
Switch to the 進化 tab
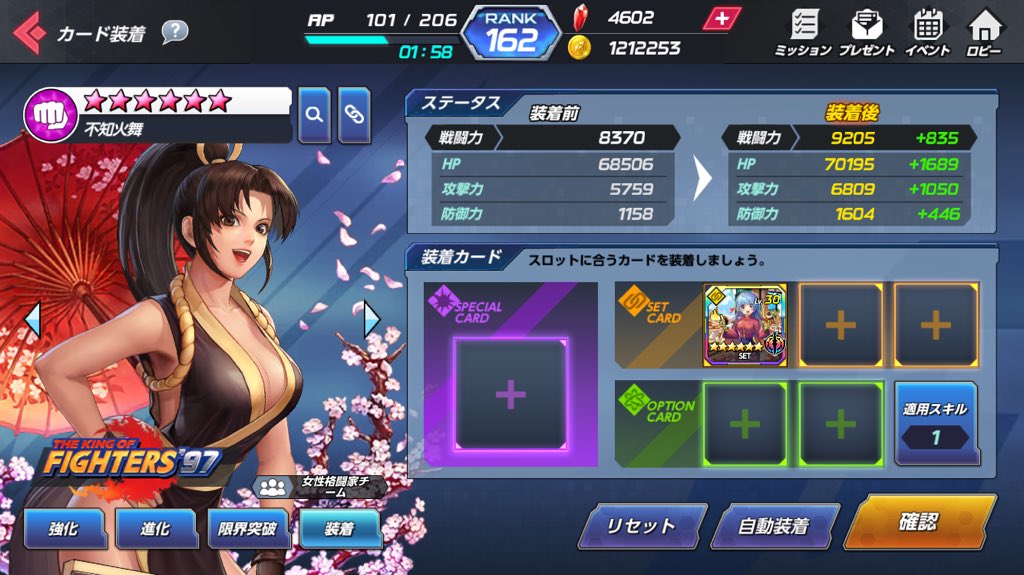154,530
